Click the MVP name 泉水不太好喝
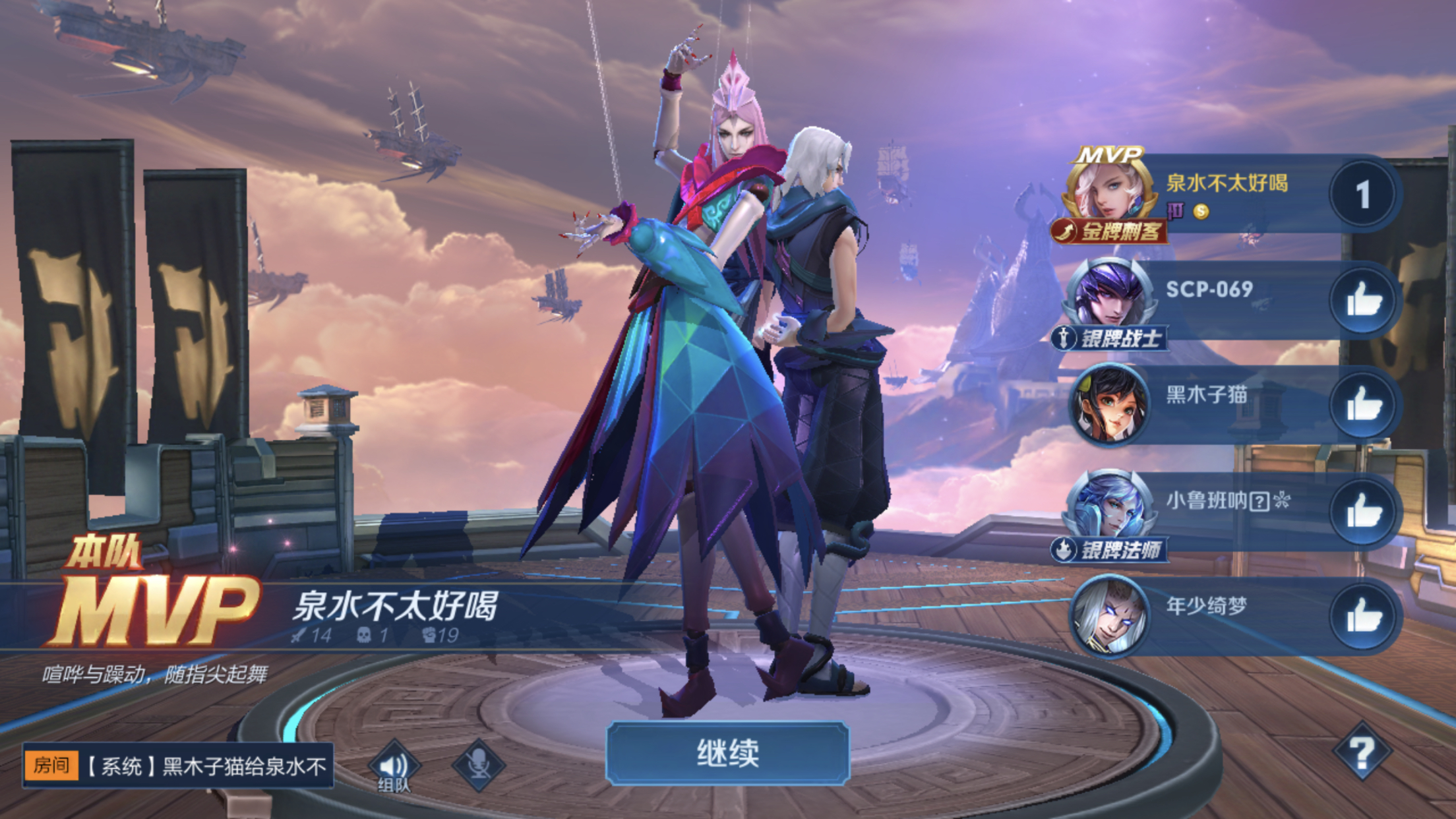1456x819 pixels. (1228, 183)
